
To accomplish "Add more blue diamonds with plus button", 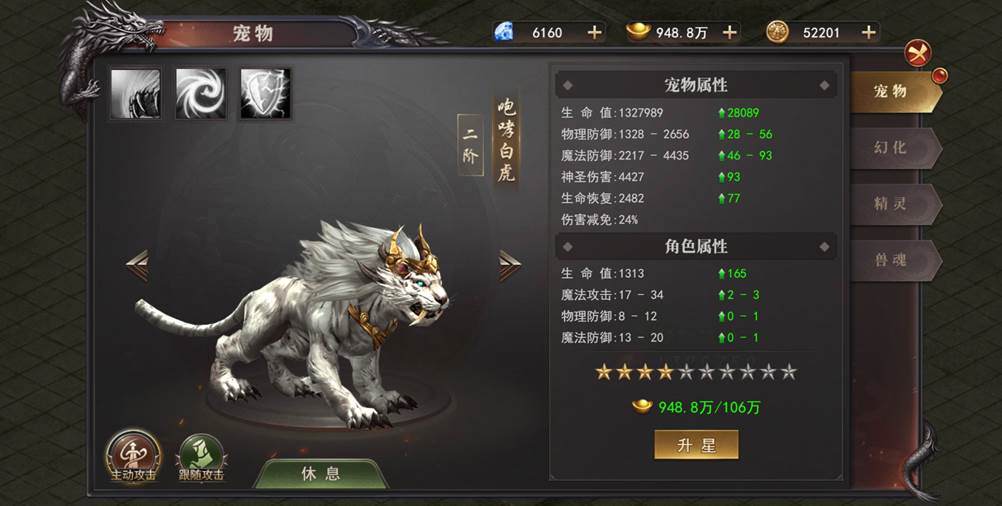I will click(x=594, y=32).
